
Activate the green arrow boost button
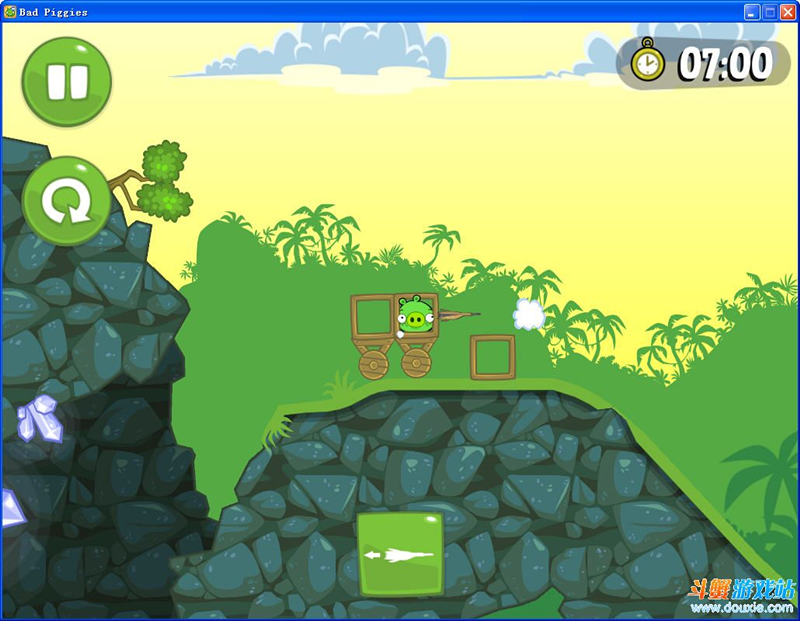(400, 554)
